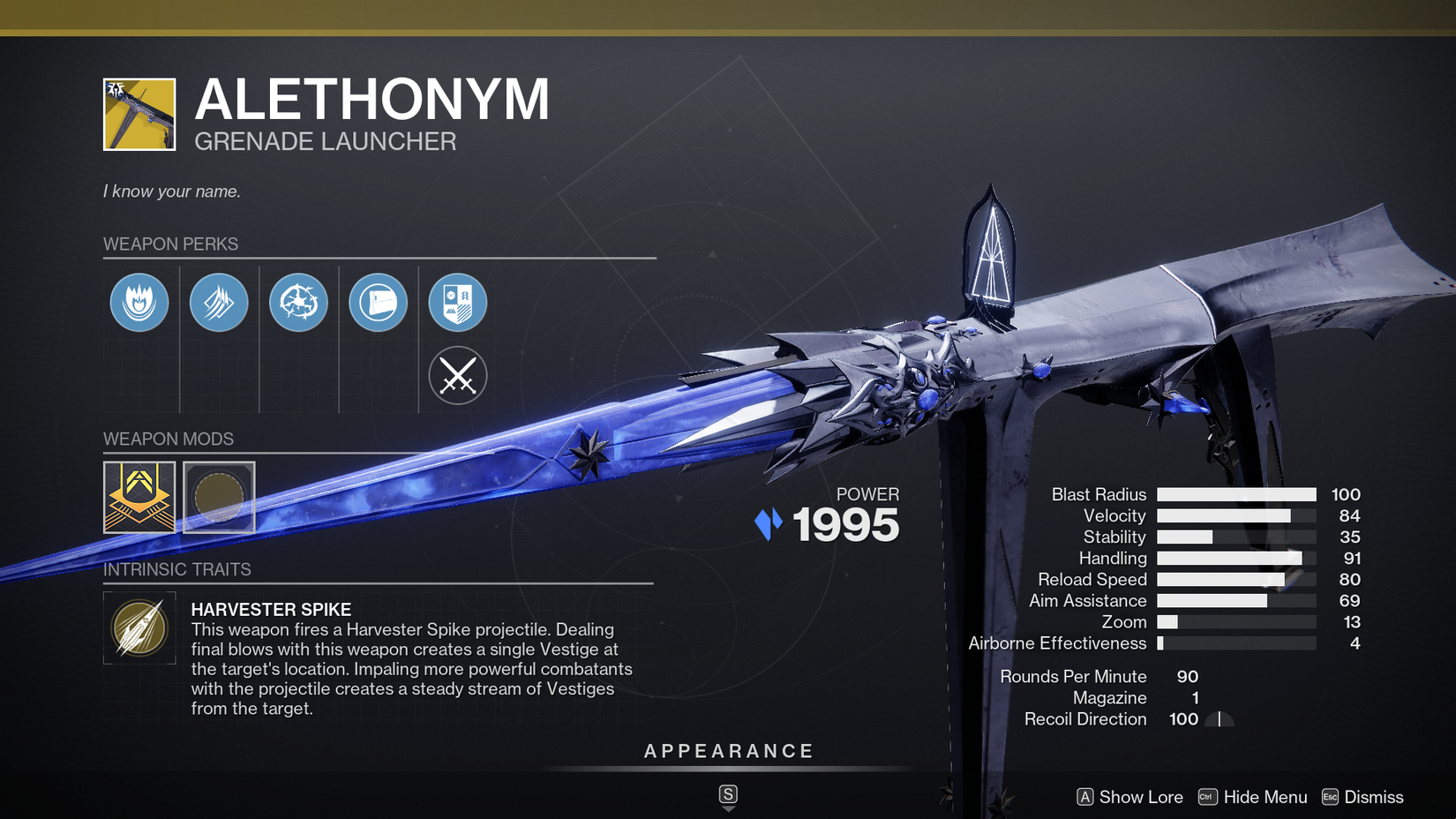Click the blue power level diamond icon
The height and width of the screenshot is (819, 1456).
coord(767,524)
